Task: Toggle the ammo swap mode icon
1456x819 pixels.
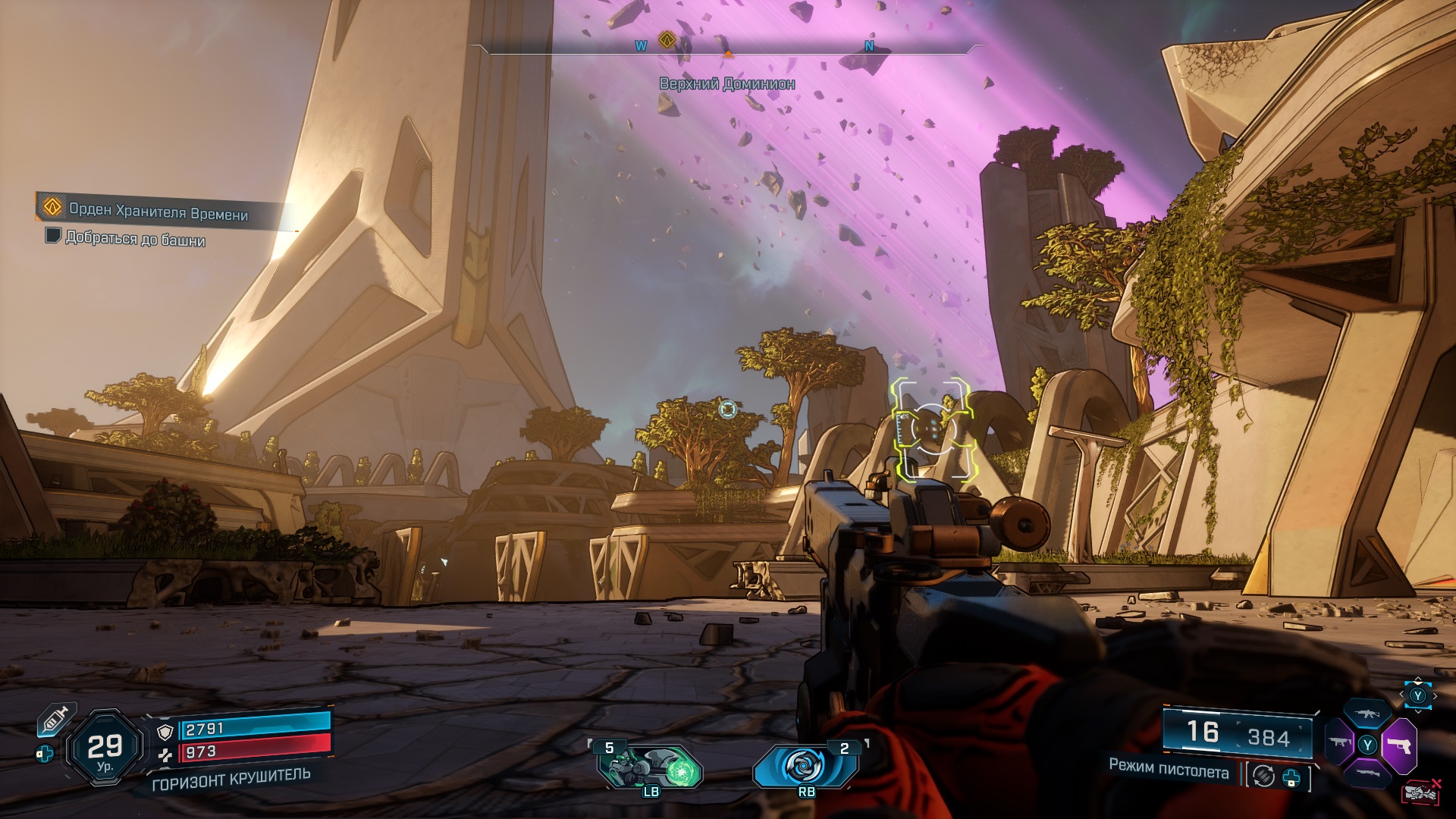Action: coord(1263,776)
